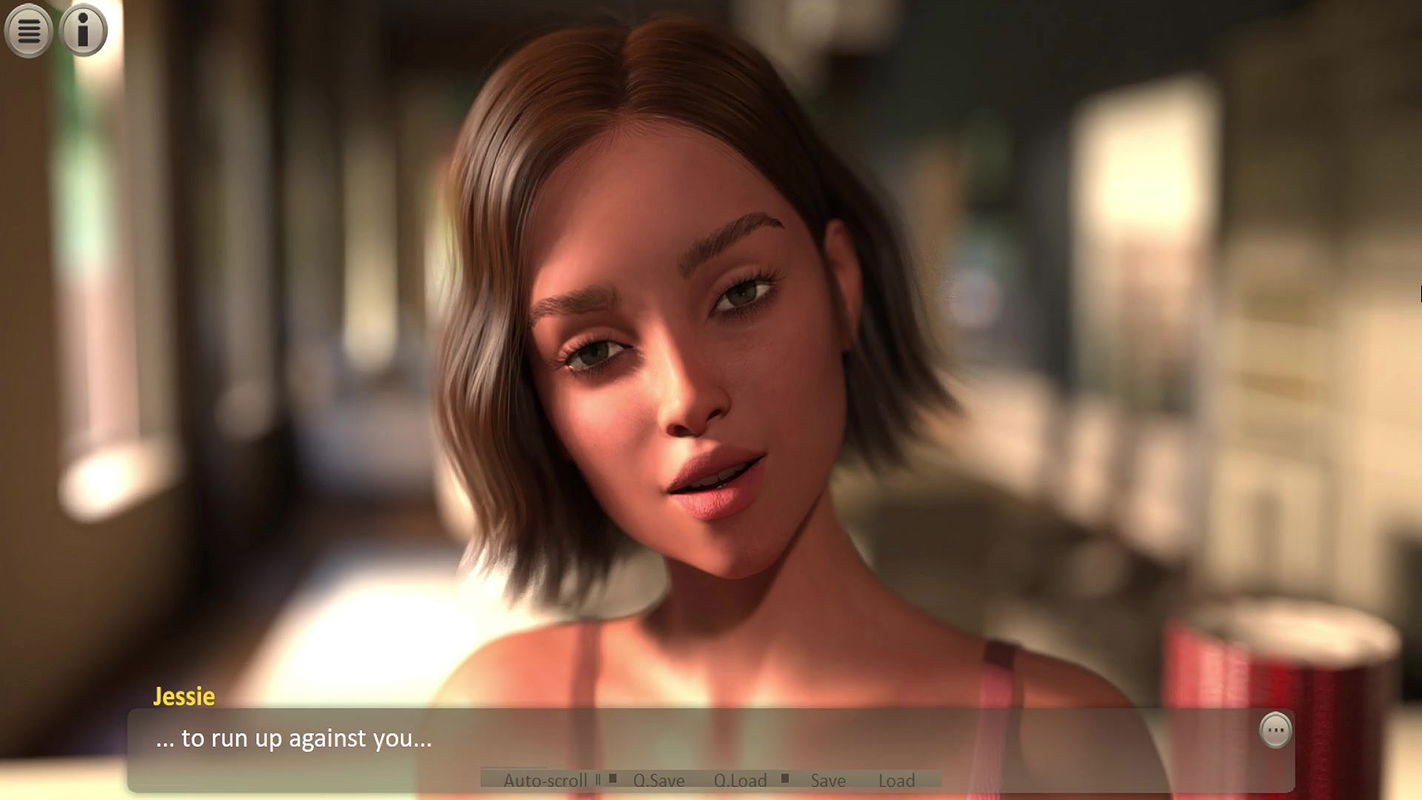Quick save with Q.Save
Image resolution: width=1422 pixels, height=800 pixels.
tap(658, 780)
